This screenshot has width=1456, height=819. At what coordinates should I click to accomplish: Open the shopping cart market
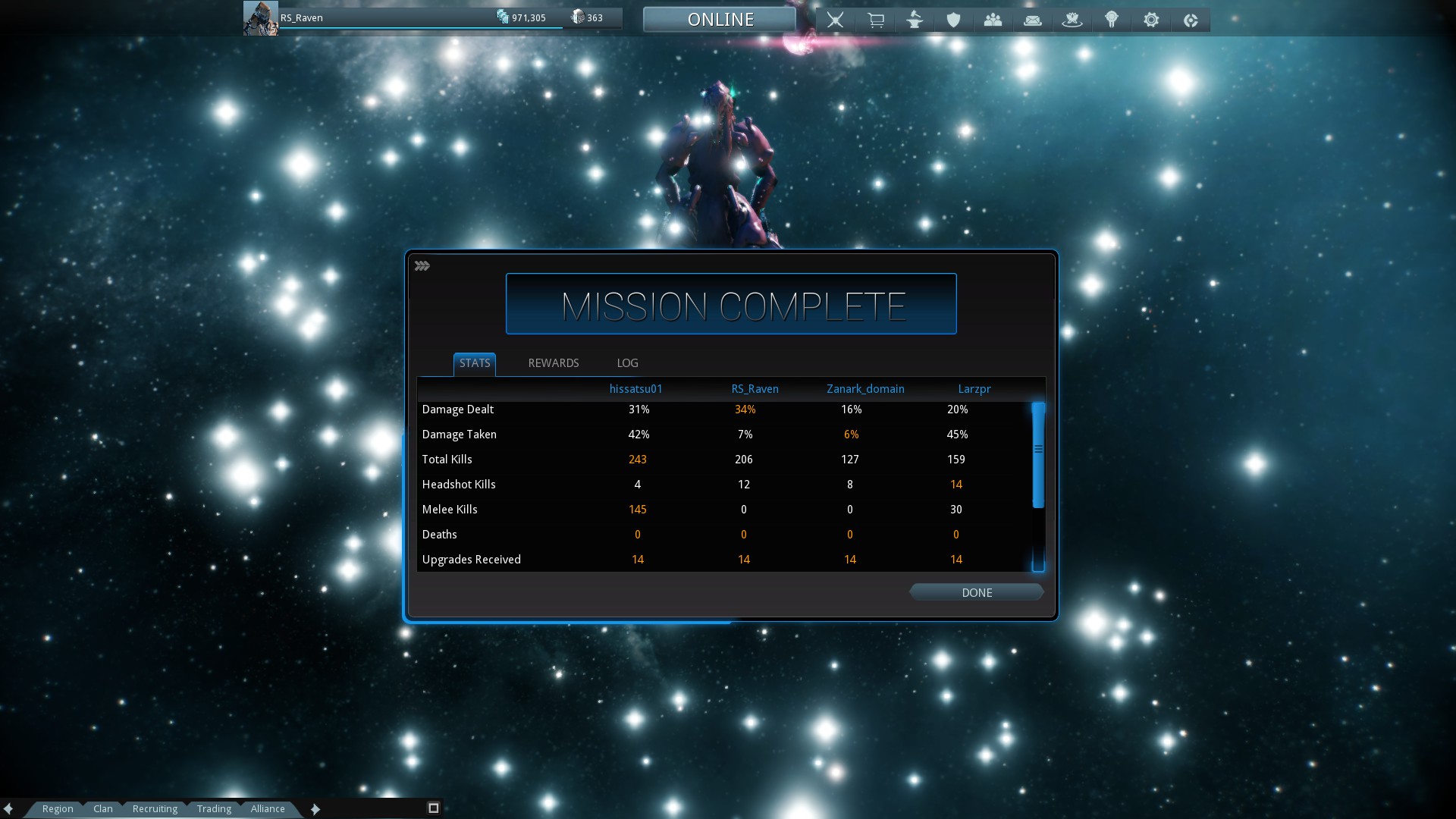pyautogui.click(x=875, y=20)
